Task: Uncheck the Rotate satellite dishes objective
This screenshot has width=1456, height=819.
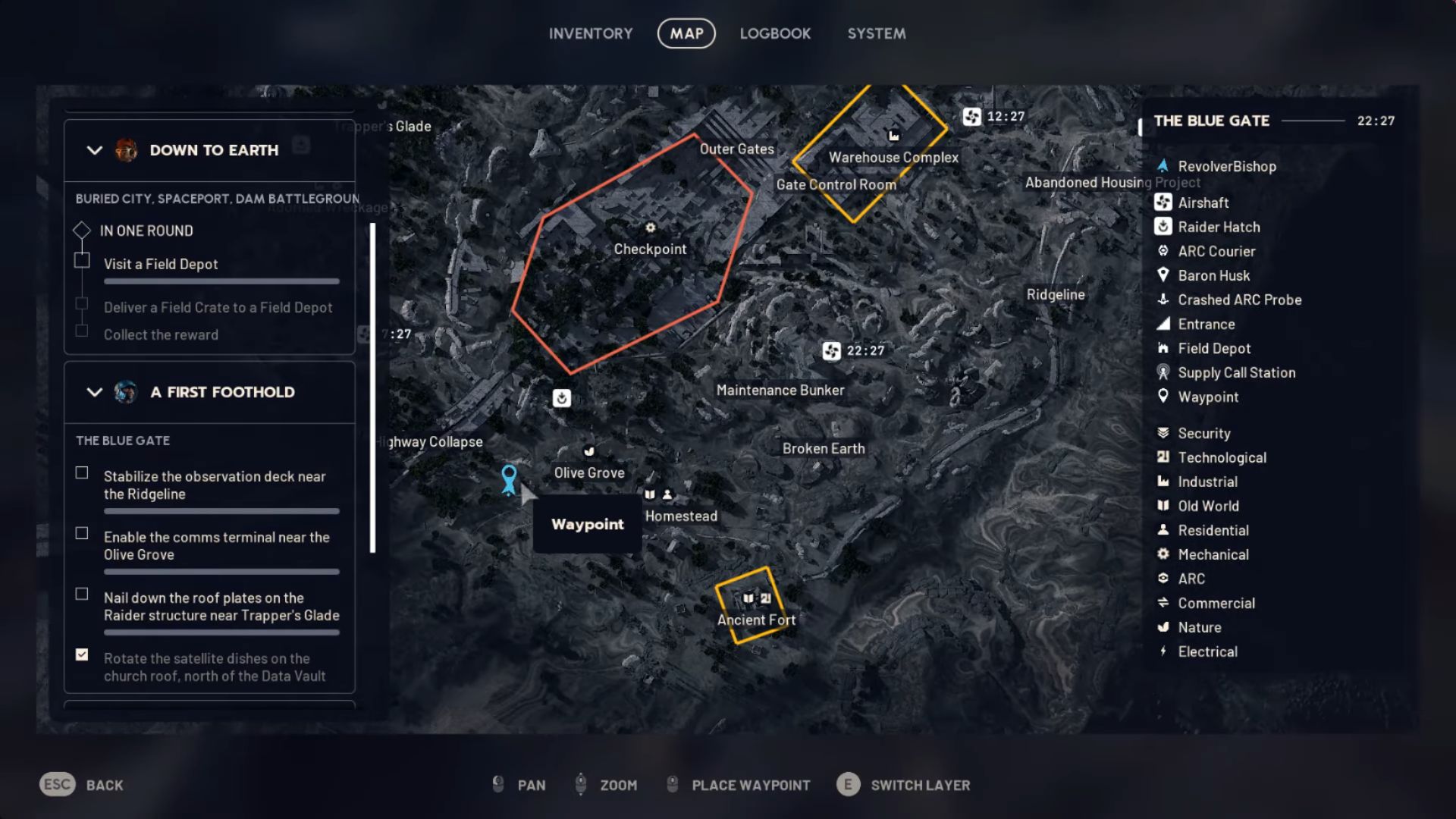Action: coord(82,654)
